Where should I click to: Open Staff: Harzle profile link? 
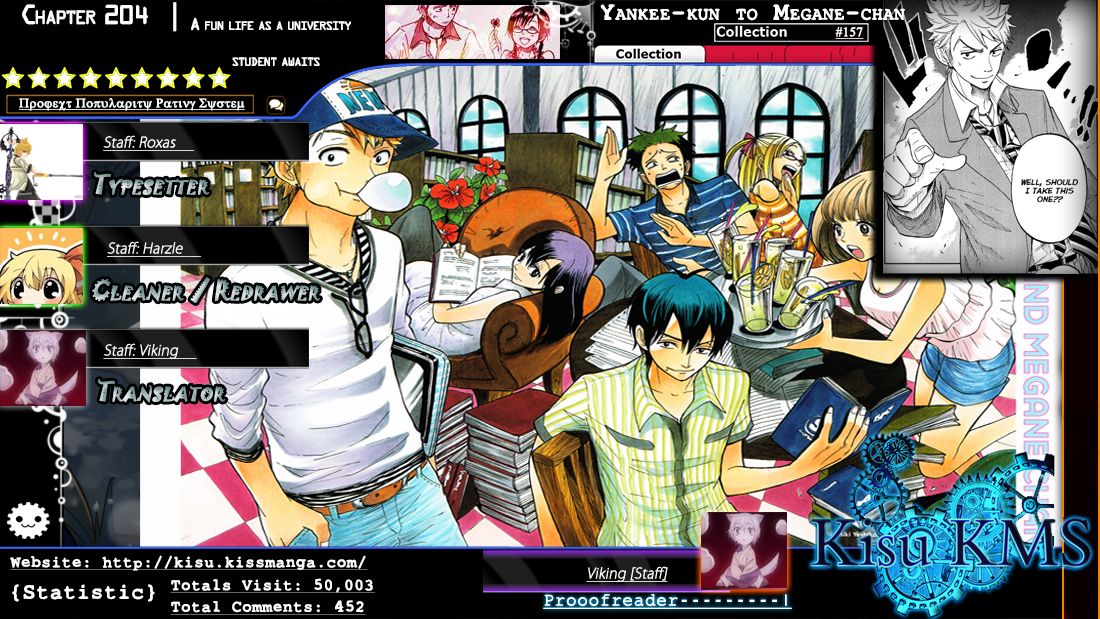(x=145, y=249)
